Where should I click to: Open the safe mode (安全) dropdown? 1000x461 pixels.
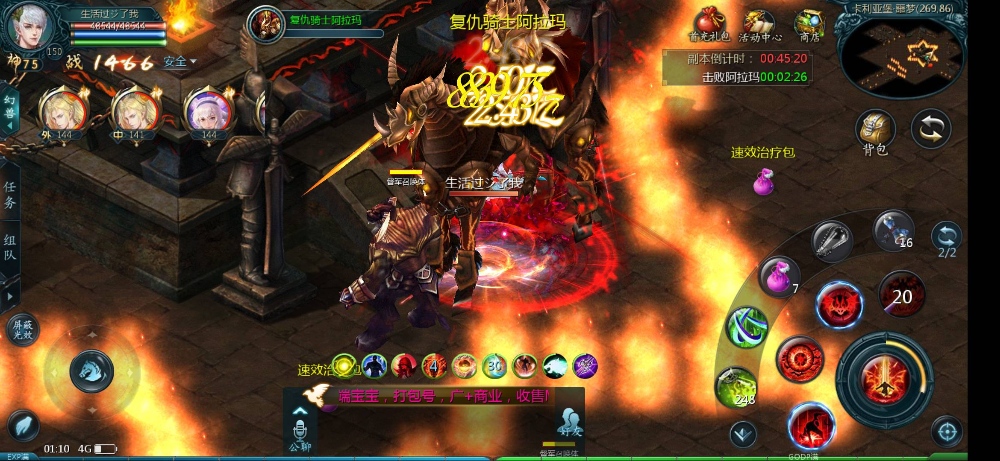coord(179,62)
